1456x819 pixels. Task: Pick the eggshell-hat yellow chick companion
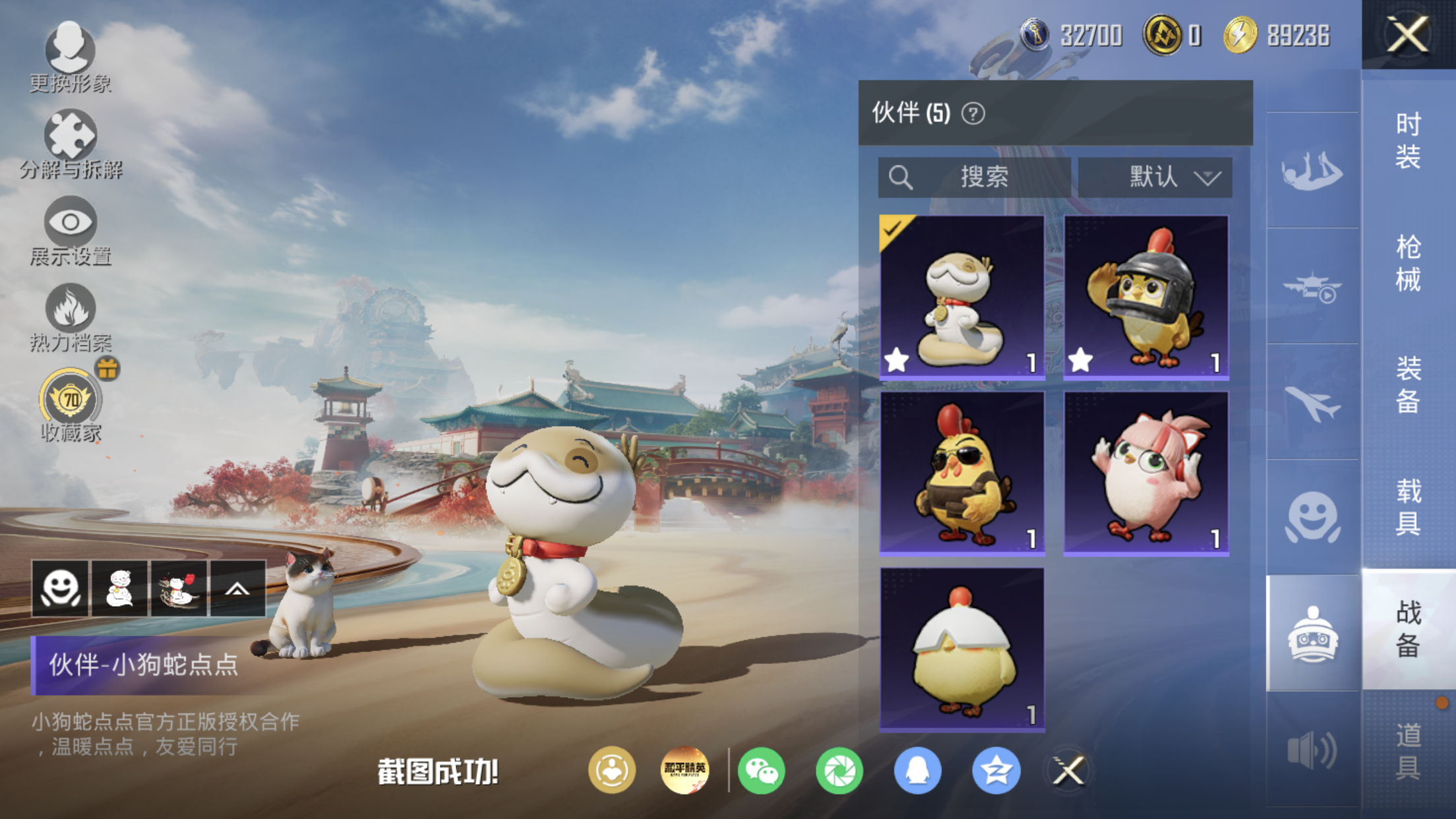[961, 650]
